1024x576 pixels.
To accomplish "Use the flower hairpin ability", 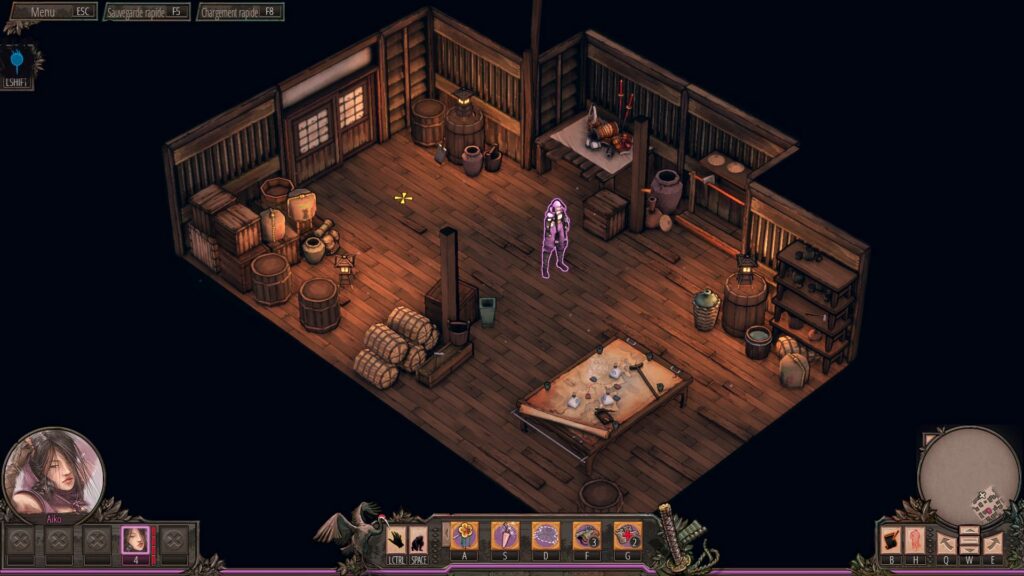I will [x=464, y=536].
